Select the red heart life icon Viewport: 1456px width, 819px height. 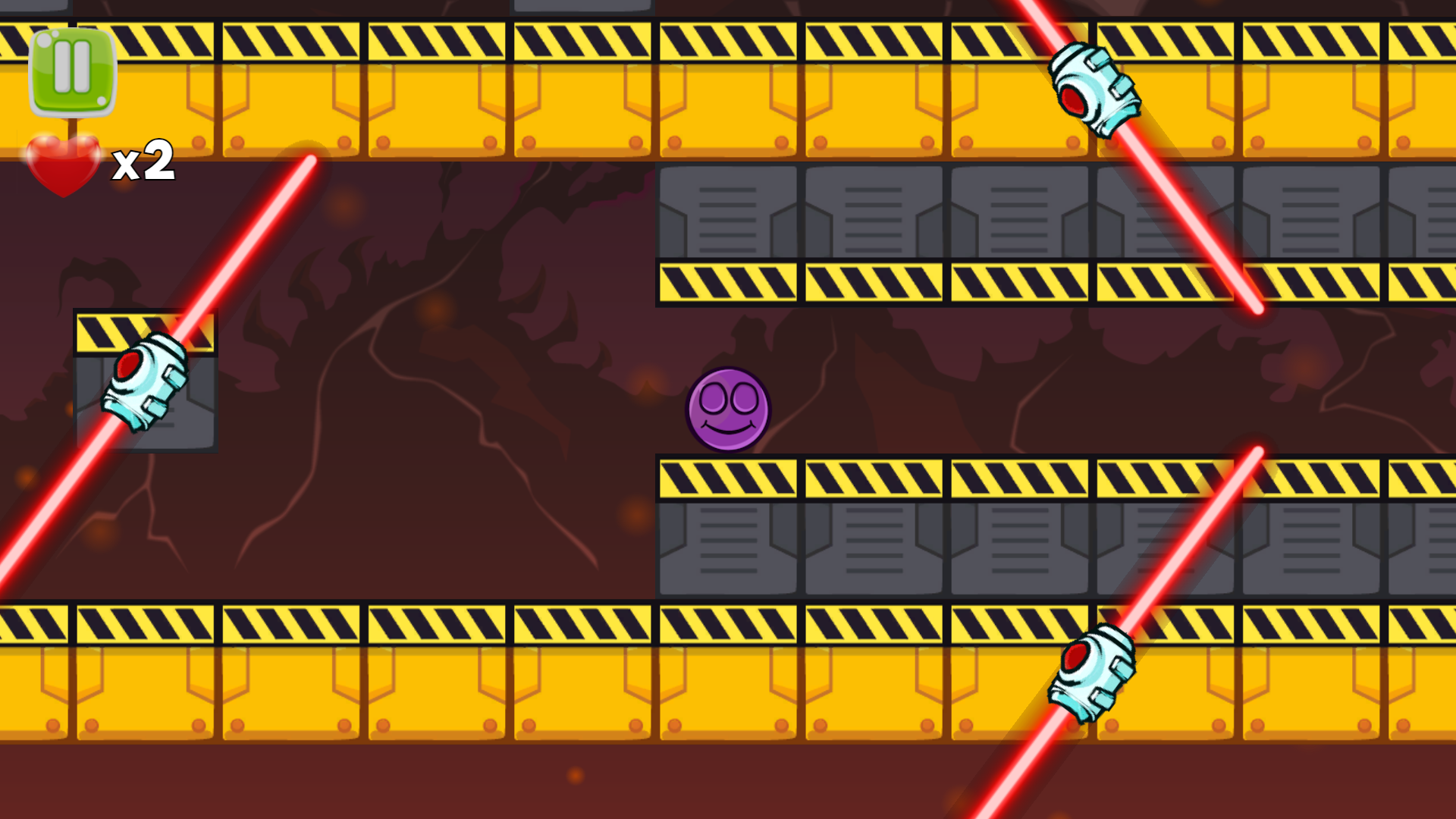point(64,163)
